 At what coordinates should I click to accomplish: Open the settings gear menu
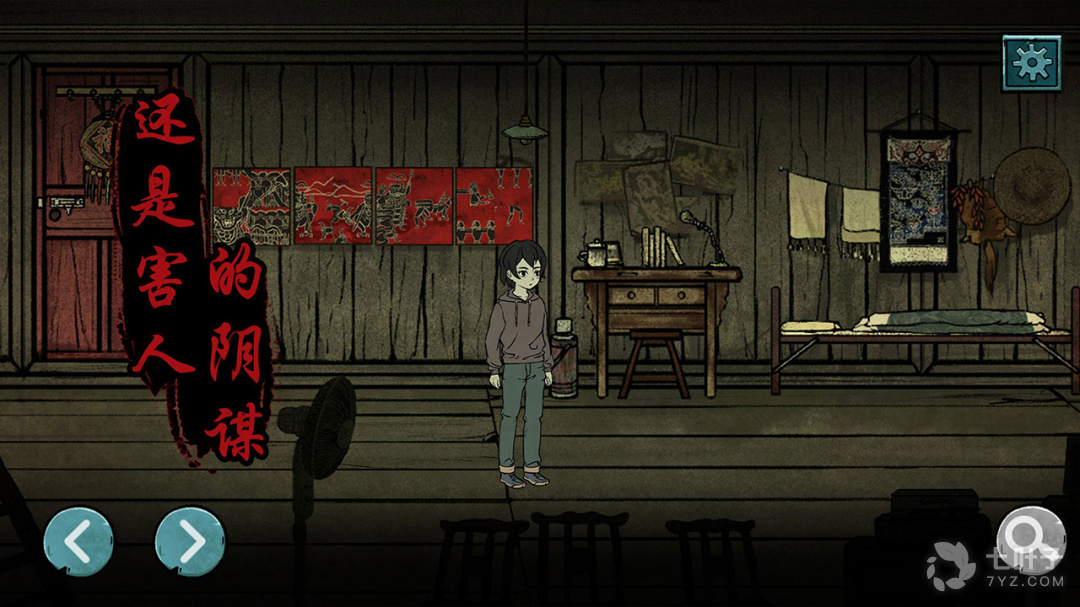coord(1031,64)
